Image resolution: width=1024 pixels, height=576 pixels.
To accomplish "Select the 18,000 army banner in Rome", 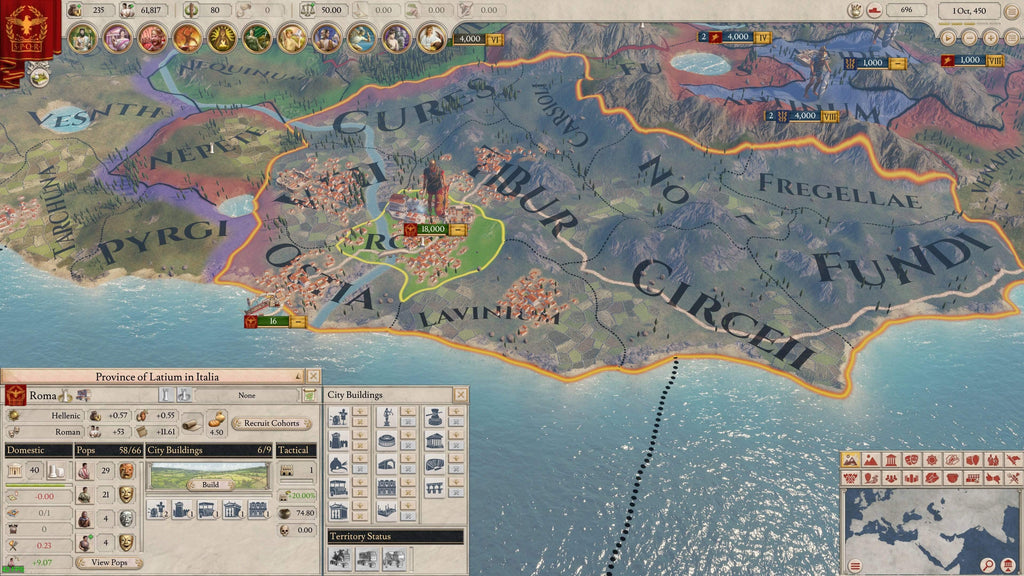I will 432,229.
